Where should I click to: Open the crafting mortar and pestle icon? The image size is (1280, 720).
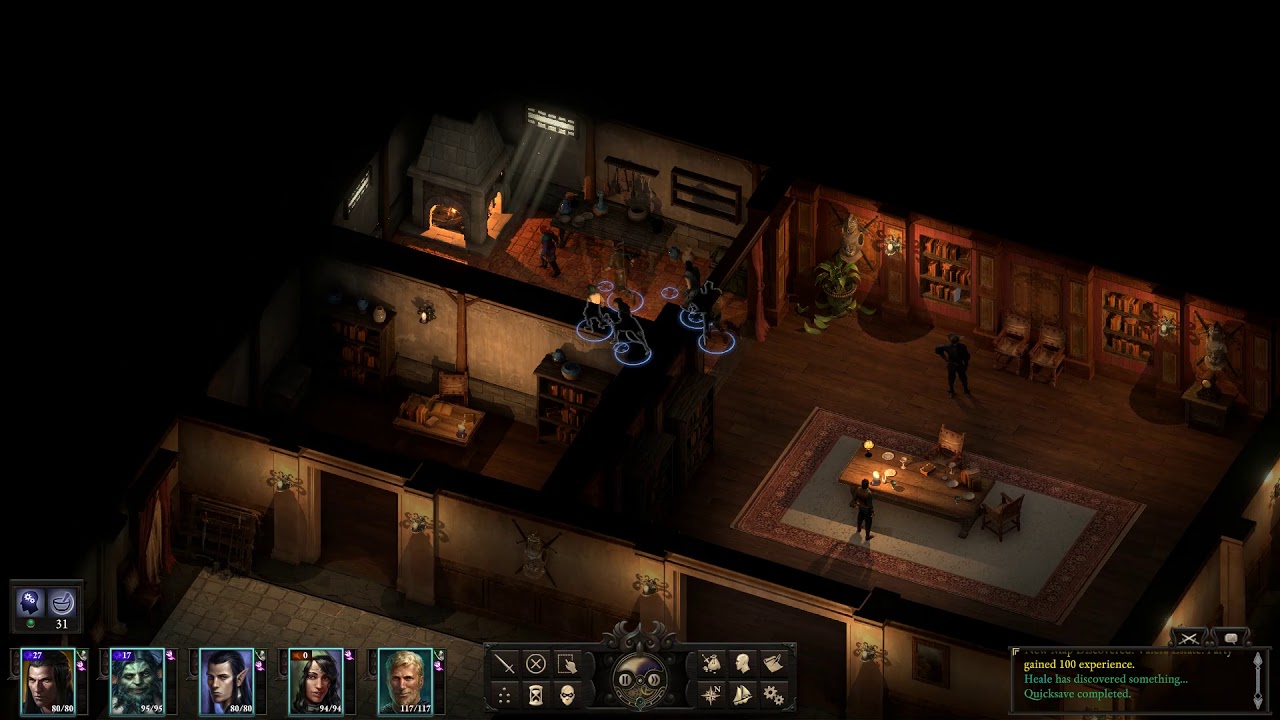click(x=62, y=604)
